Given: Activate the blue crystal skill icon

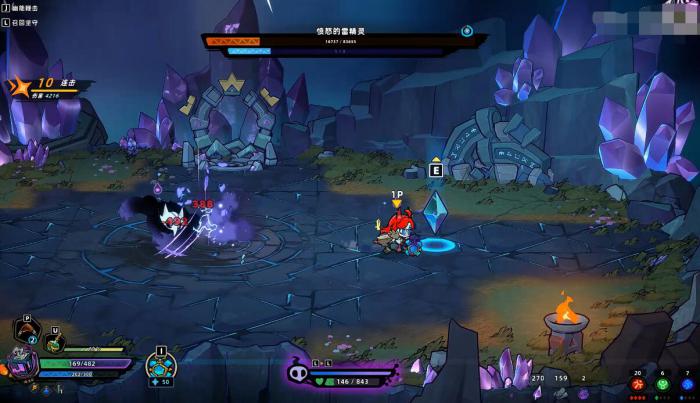Looking at the screenshot, I should pos(160,367).
